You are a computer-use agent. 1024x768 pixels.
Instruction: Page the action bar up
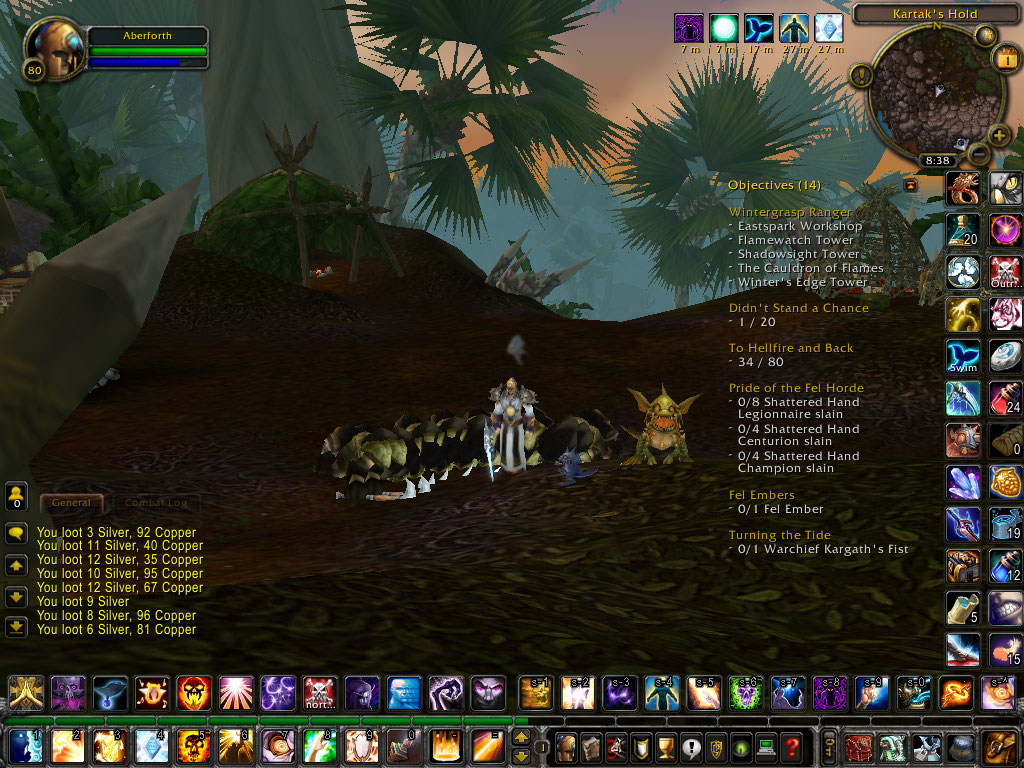(521, 738)
